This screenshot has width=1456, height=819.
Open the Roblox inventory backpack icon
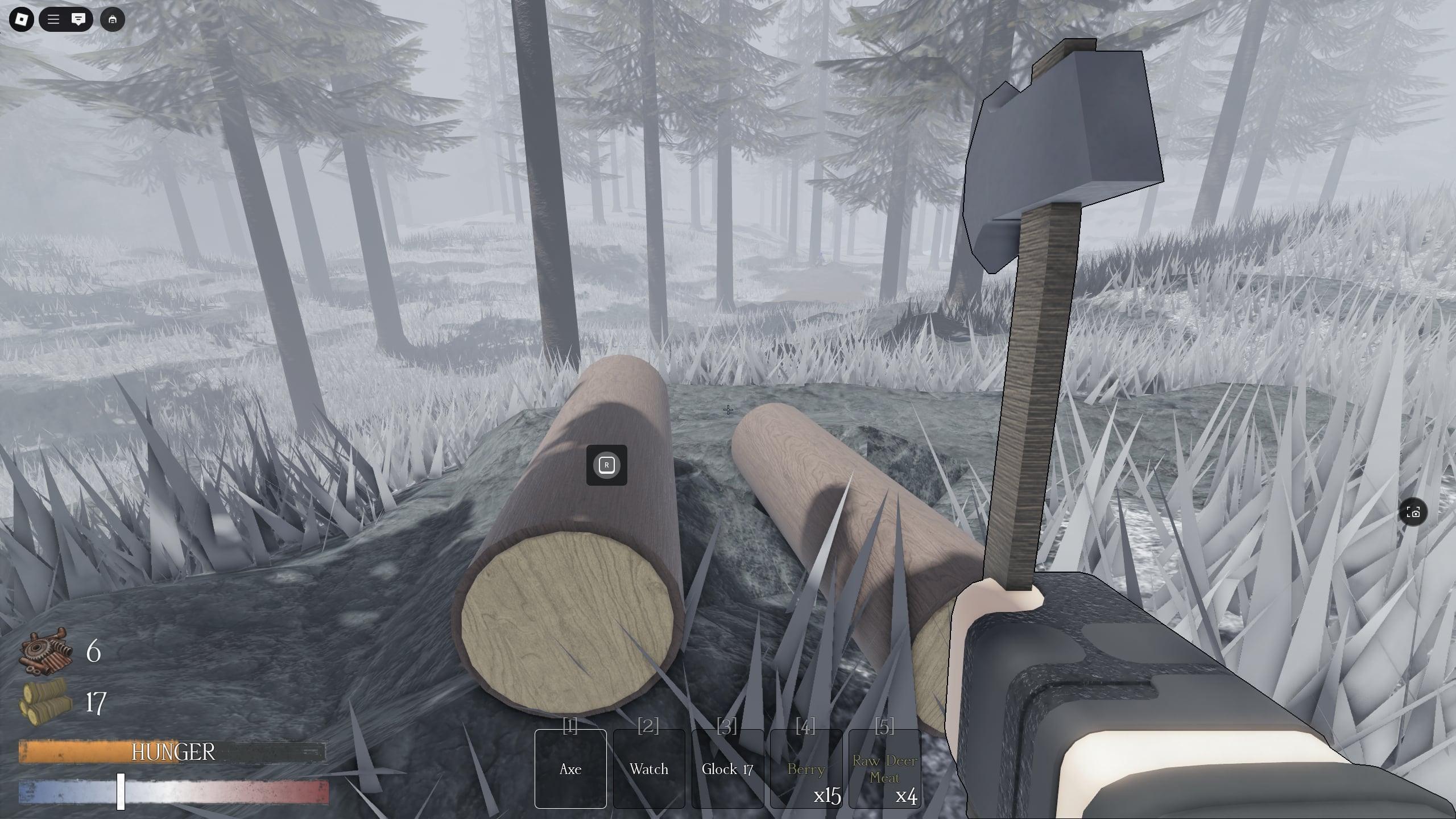pyautogui.click(x=113, y=19)
